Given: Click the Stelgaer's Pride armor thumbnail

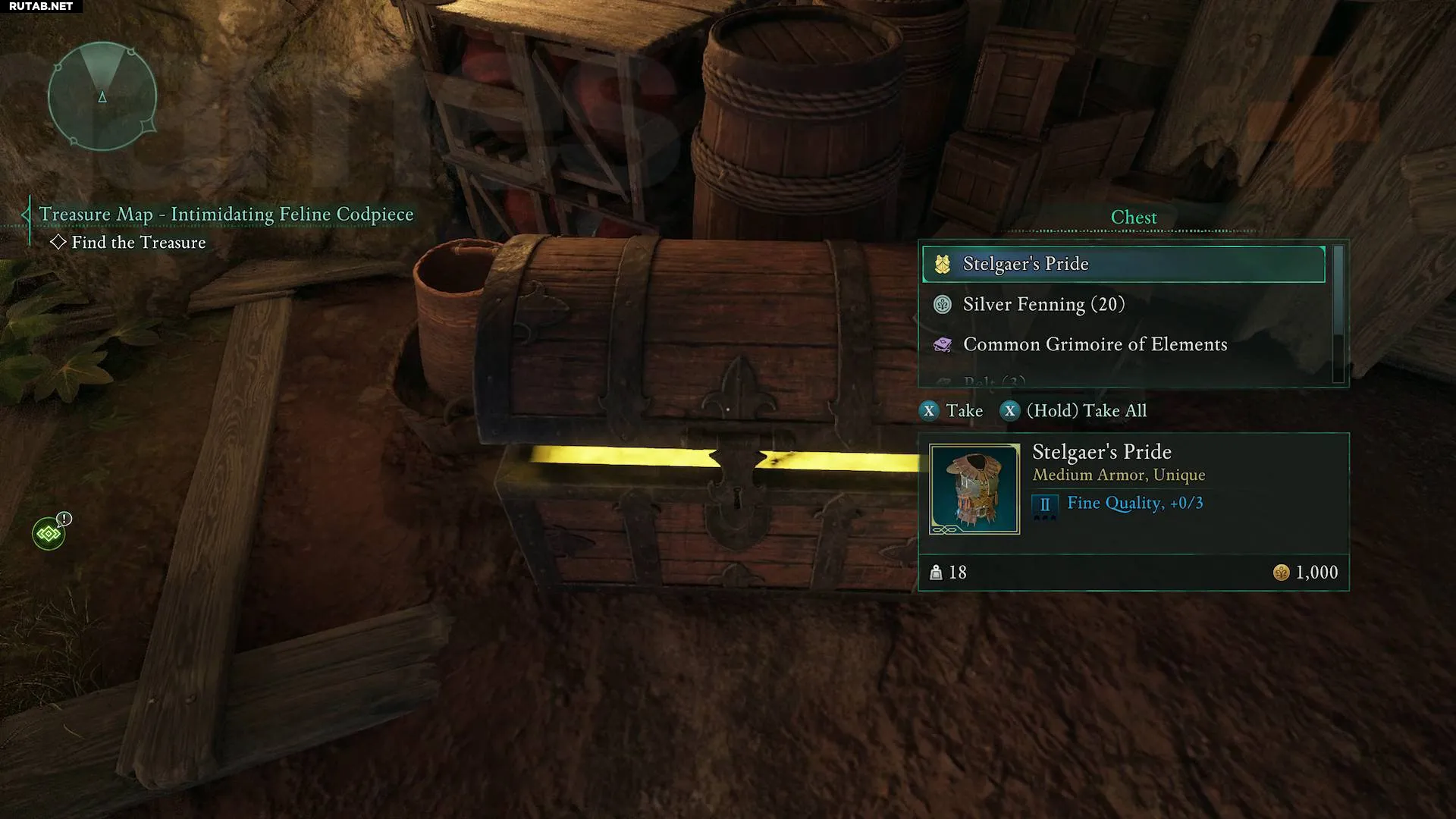Looking at the screenshot, I should tap(974, 489).
